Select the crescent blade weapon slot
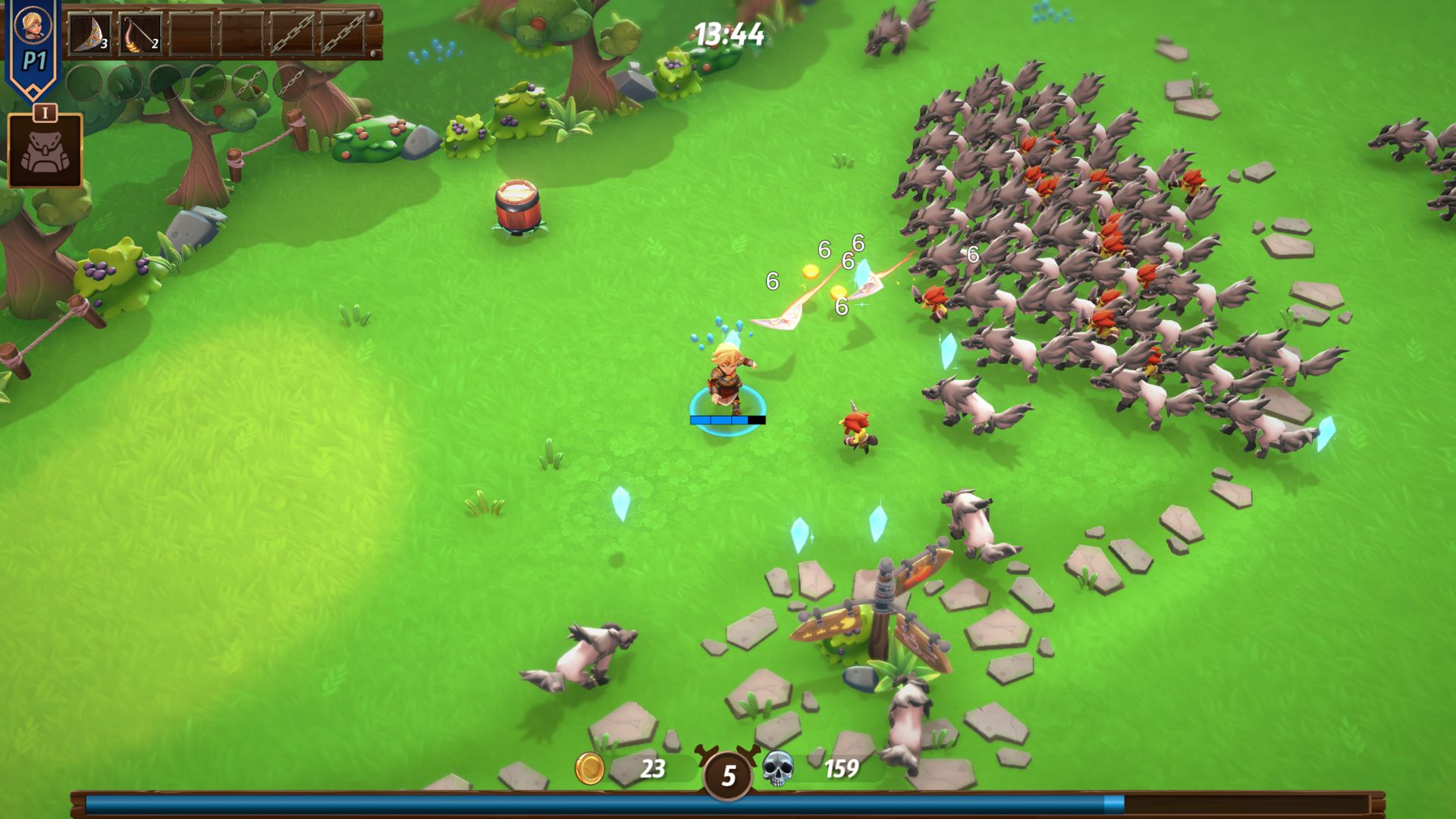The height and width of the screenshot is (819, 1456). point(90,33)
